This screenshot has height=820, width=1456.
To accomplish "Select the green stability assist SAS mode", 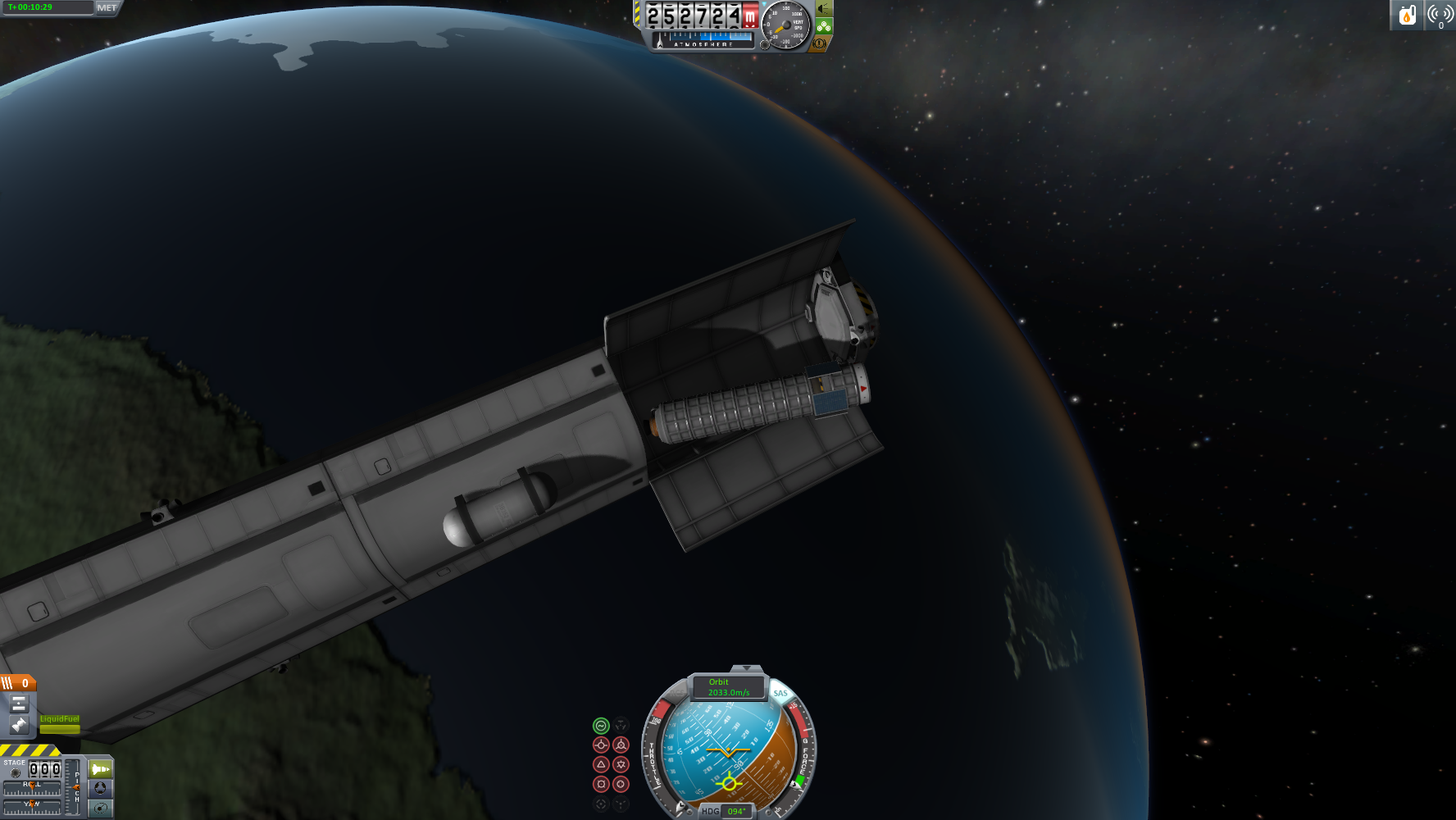I will pyautogui.click(x=601, y=726).
